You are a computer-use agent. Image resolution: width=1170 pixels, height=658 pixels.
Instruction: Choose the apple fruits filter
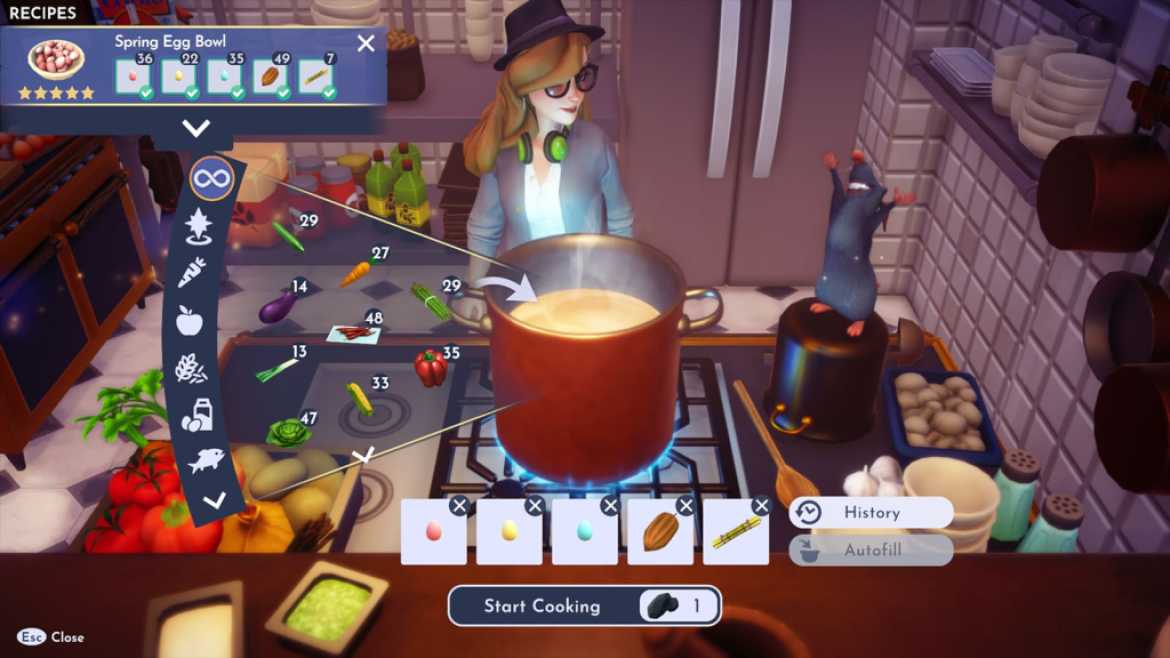189,320
